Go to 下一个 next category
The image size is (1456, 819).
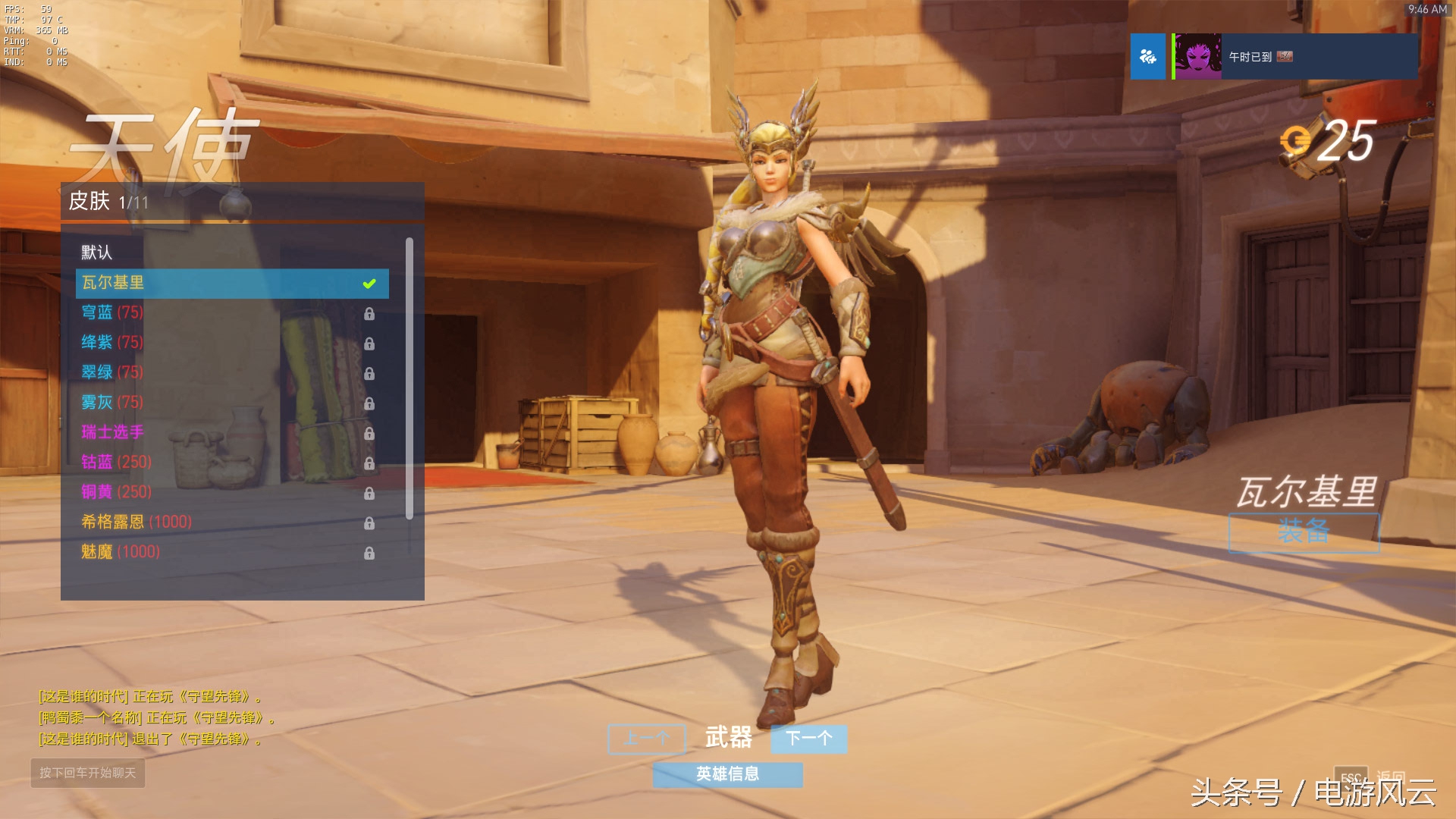pyautogui.click(x=808, y=739)
